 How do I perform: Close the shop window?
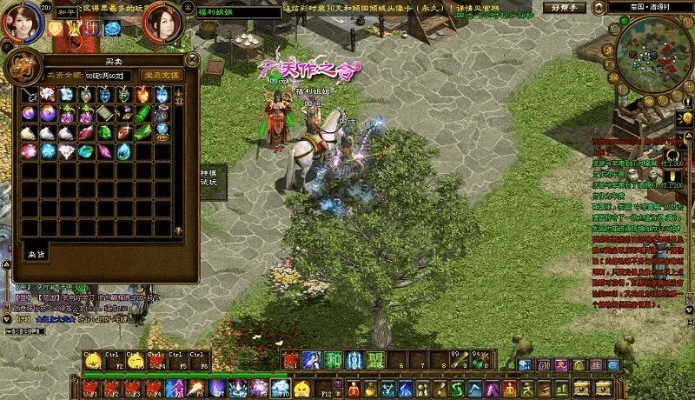coord(192,59)
